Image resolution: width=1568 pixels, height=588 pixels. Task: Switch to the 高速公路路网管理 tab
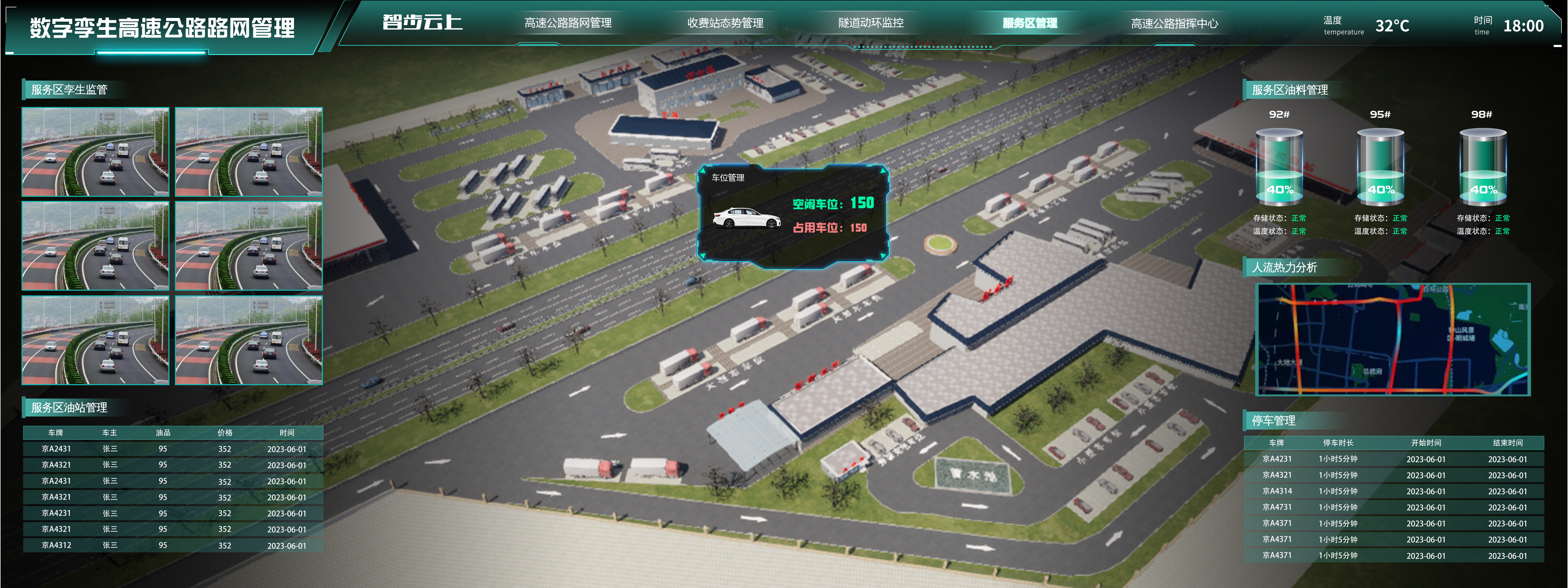(x=568, y=23)
